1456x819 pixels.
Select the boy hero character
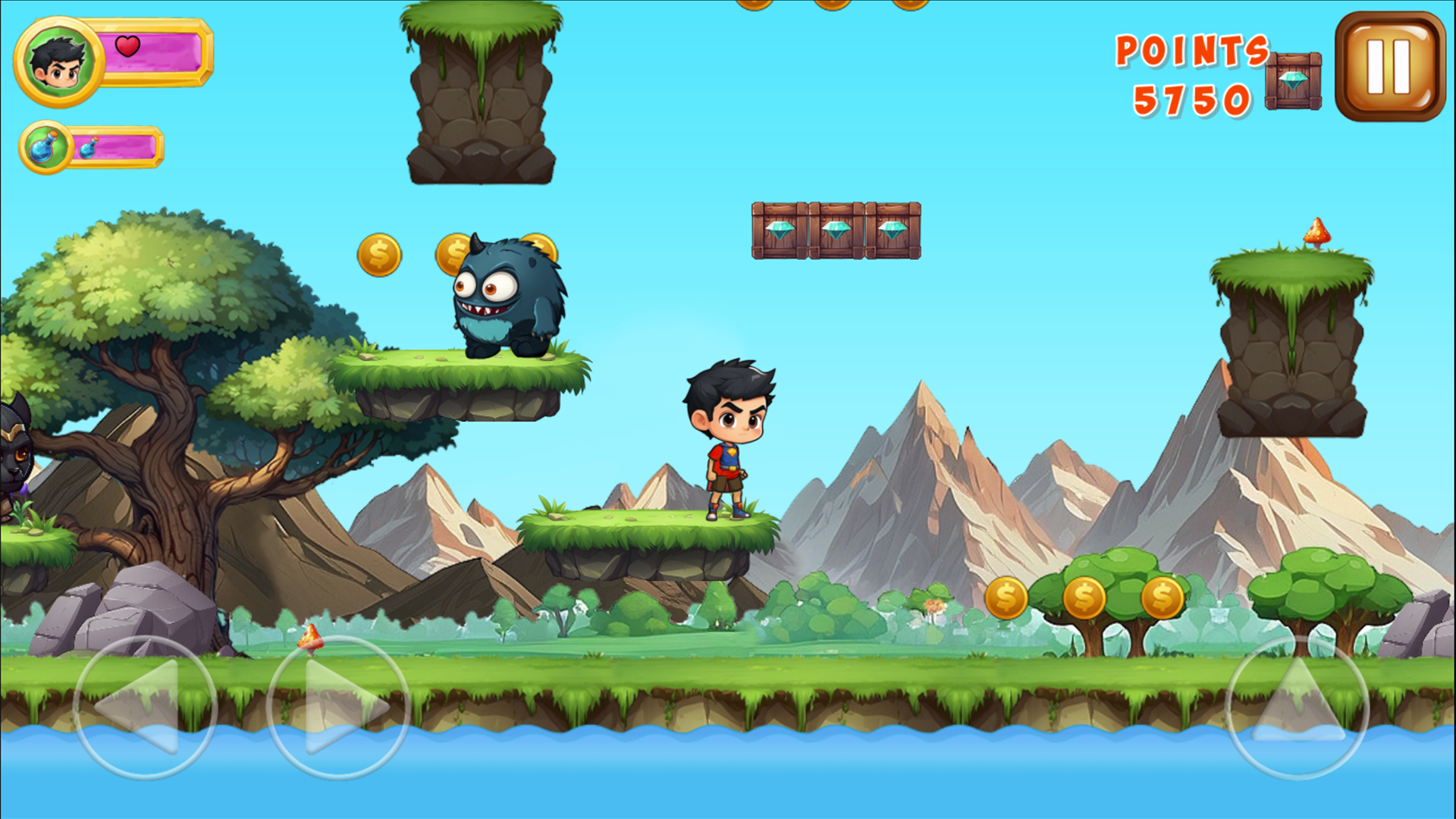(728, 440)
